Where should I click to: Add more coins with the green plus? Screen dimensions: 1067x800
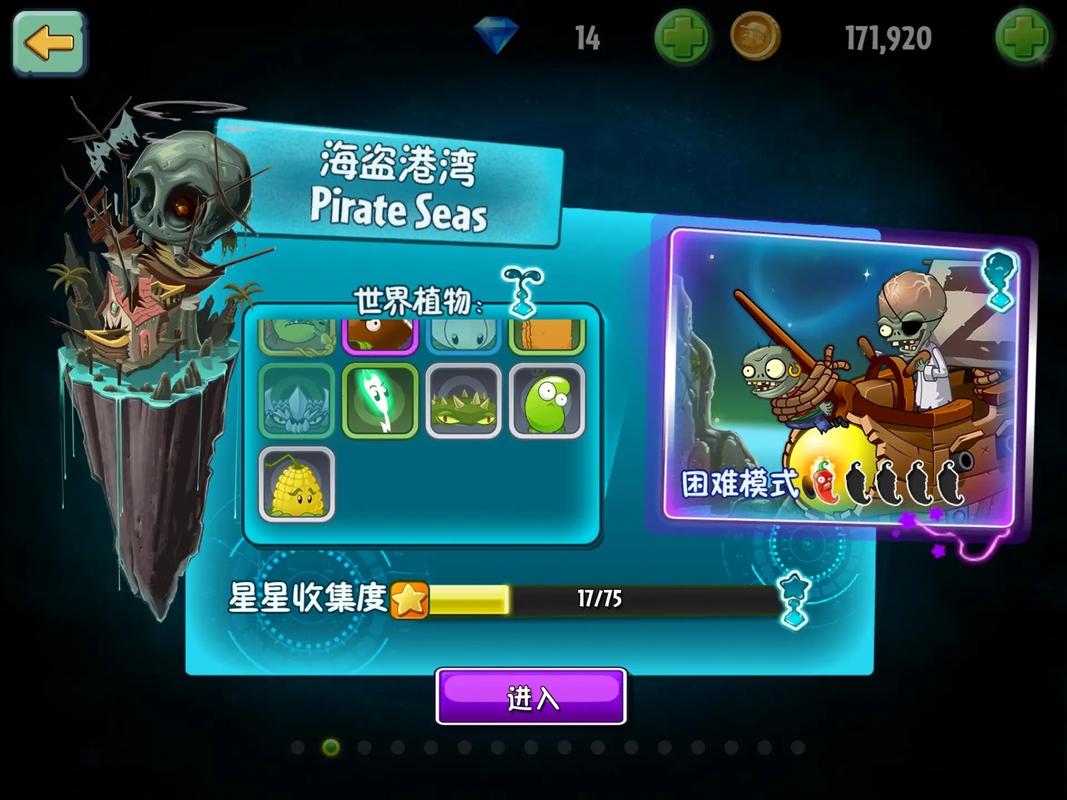(x=1022, y=39)
